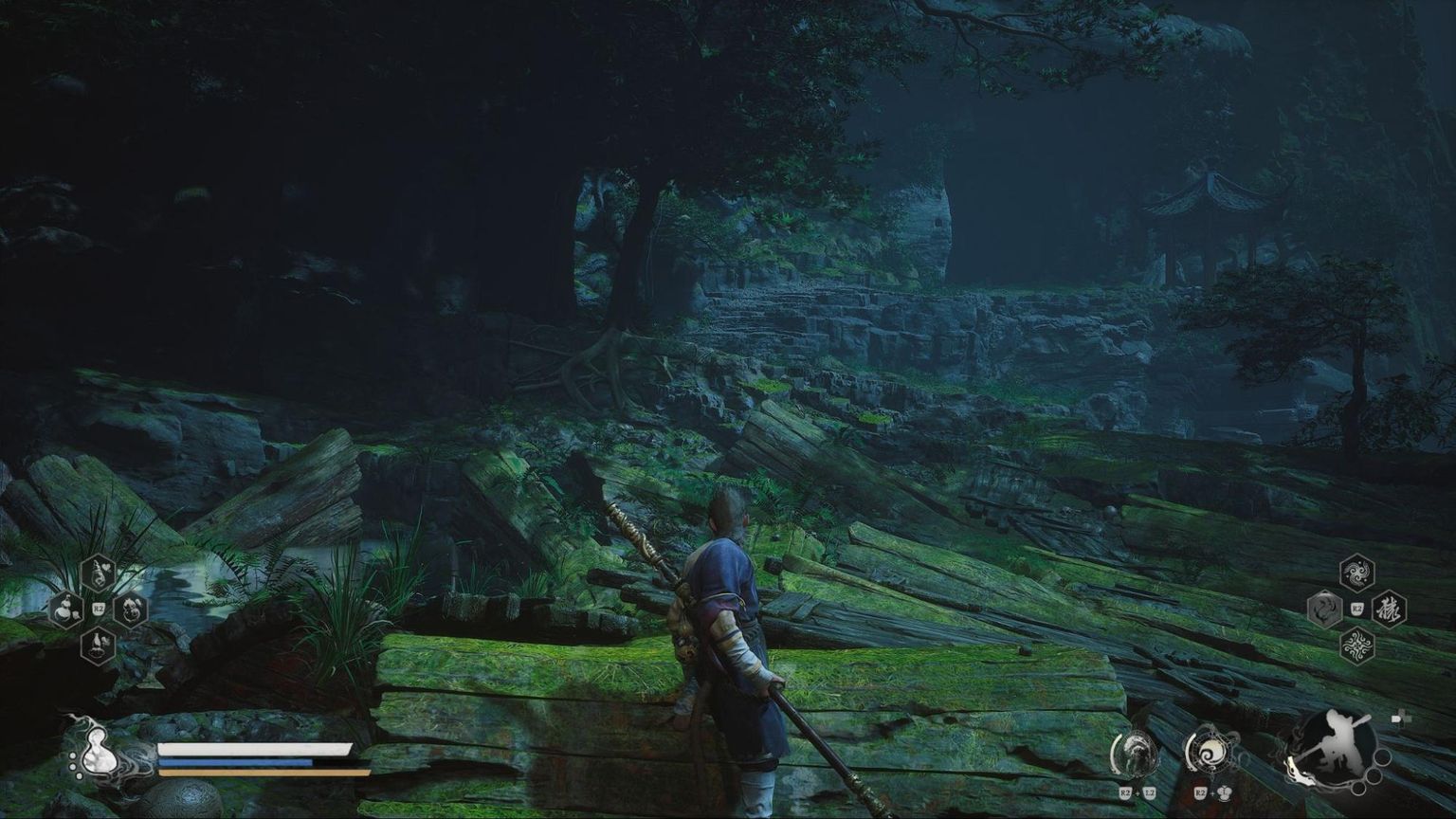
Task: Click the staff-wielding character stance emblem
Action: click(x=1338, y=747)
